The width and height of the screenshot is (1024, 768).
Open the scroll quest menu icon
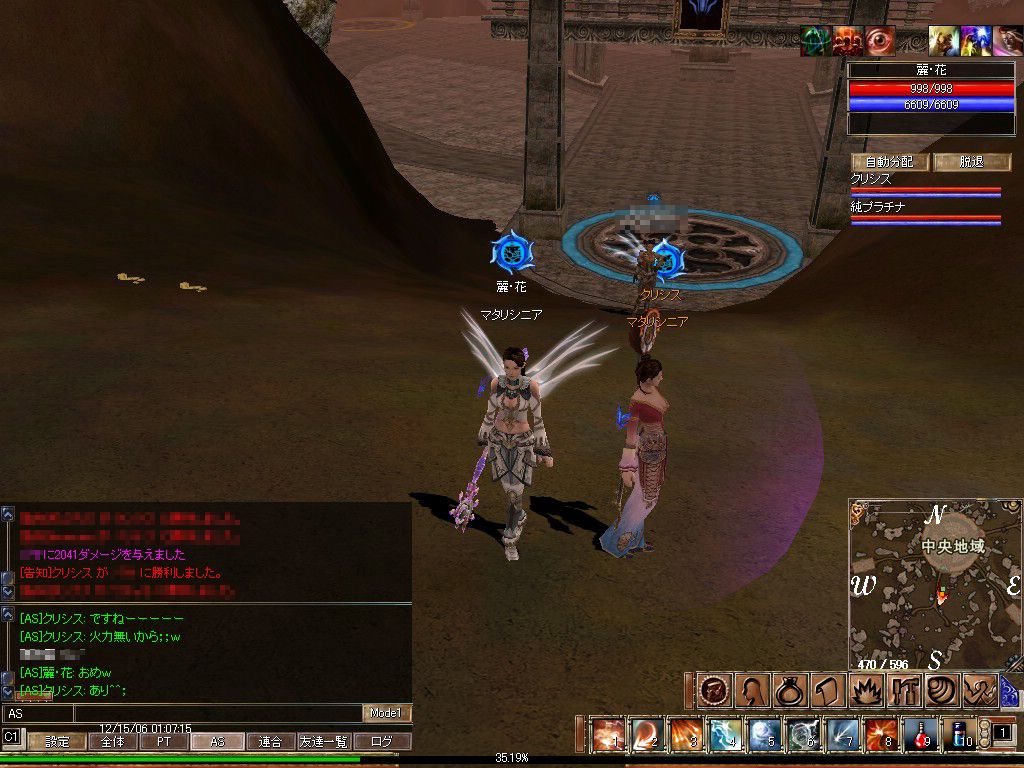(x=827, y=690)
